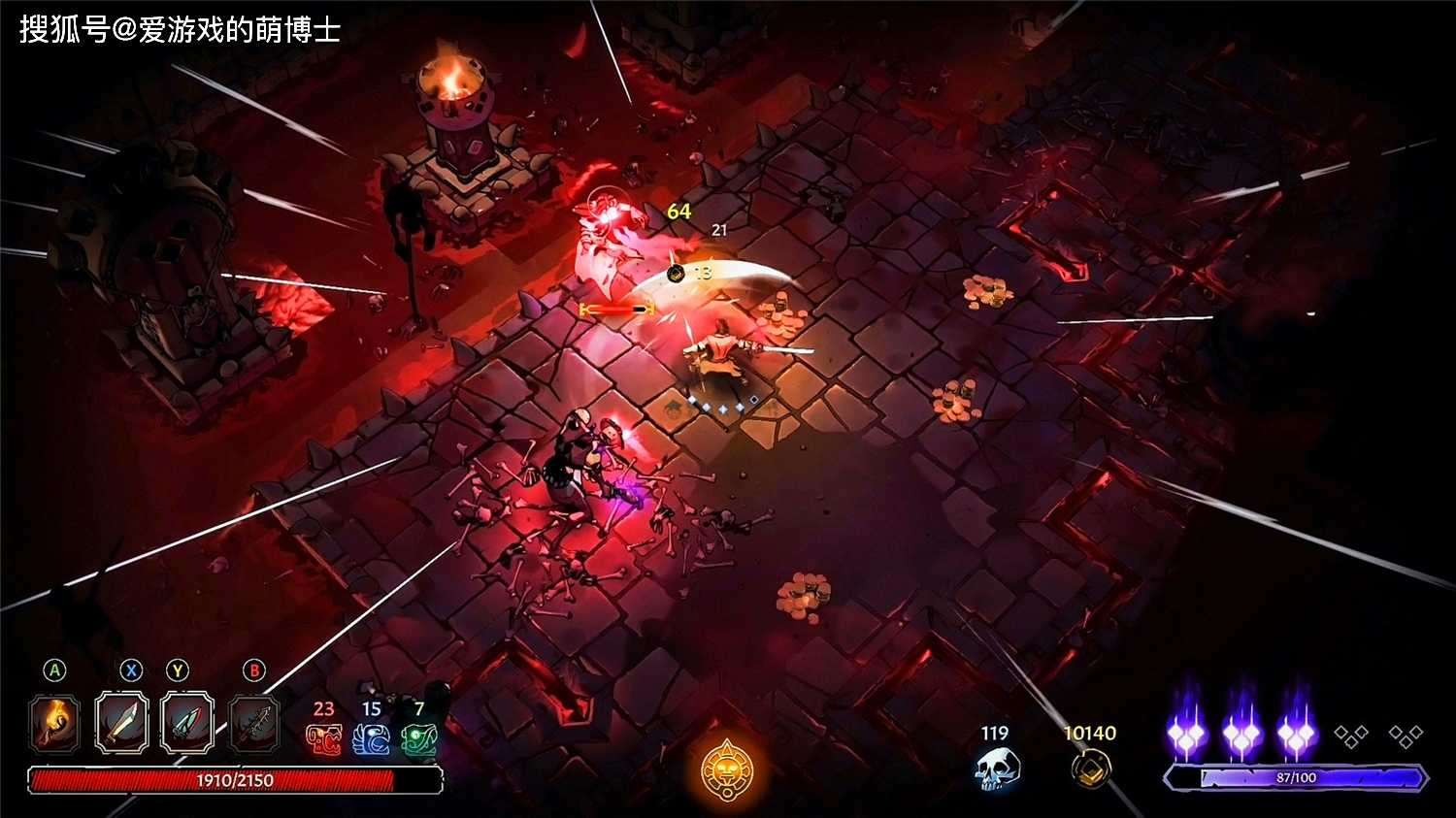This screenshot has width=1456, height=818.
Task: Select the flaming torch slot
Action: pos(55,723)
